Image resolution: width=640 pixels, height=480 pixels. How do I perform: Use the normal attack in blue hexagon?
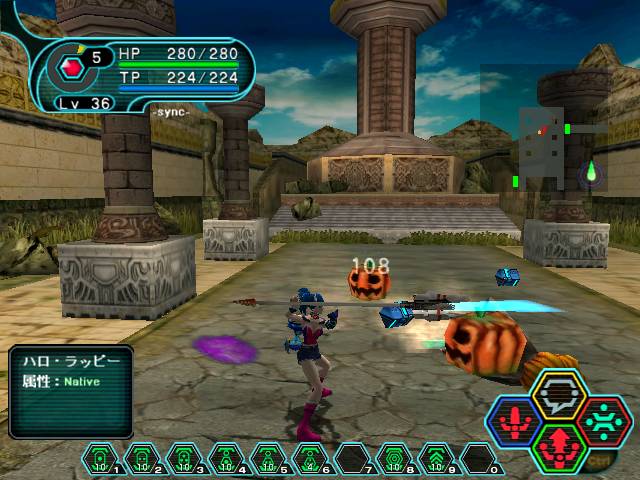pos(517,421)
